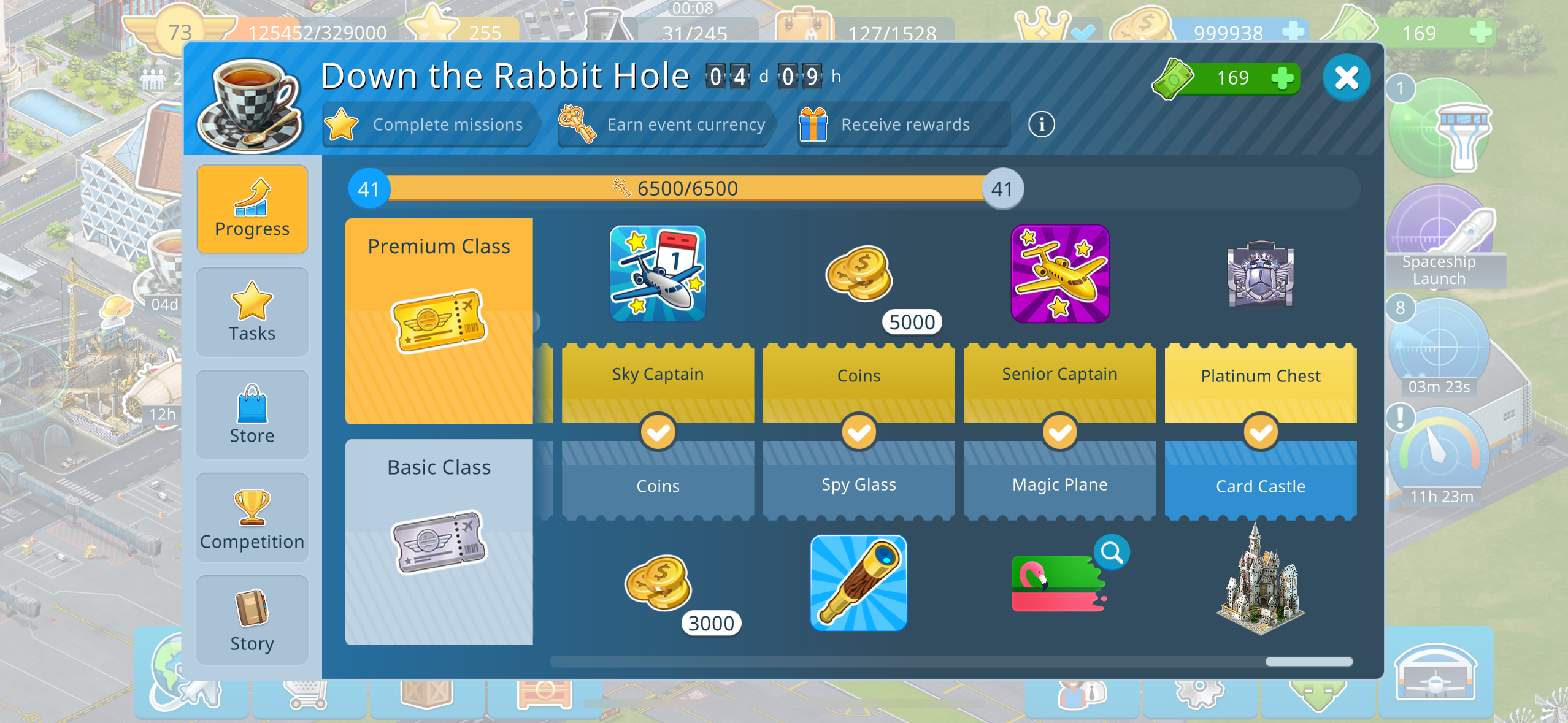Screen dimensions: 1568x723
Task: Open the Tasks tab
Action: pos(252,312)
